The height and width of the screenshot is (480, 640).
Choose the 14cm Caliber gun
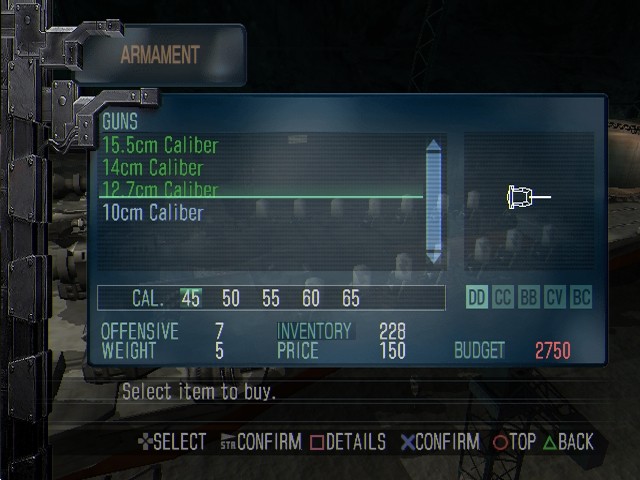tap(152, 168)
